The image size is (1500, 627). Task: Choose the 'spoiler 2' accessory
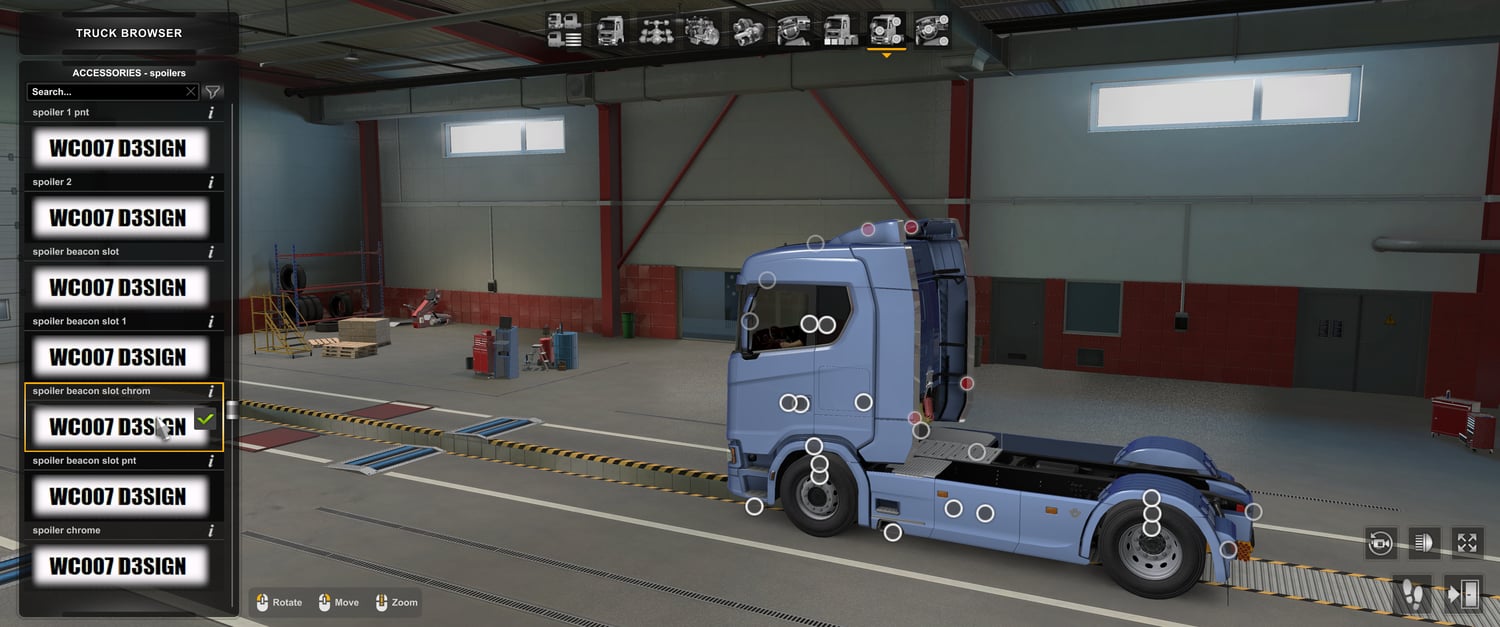click(x=118, y=218)
